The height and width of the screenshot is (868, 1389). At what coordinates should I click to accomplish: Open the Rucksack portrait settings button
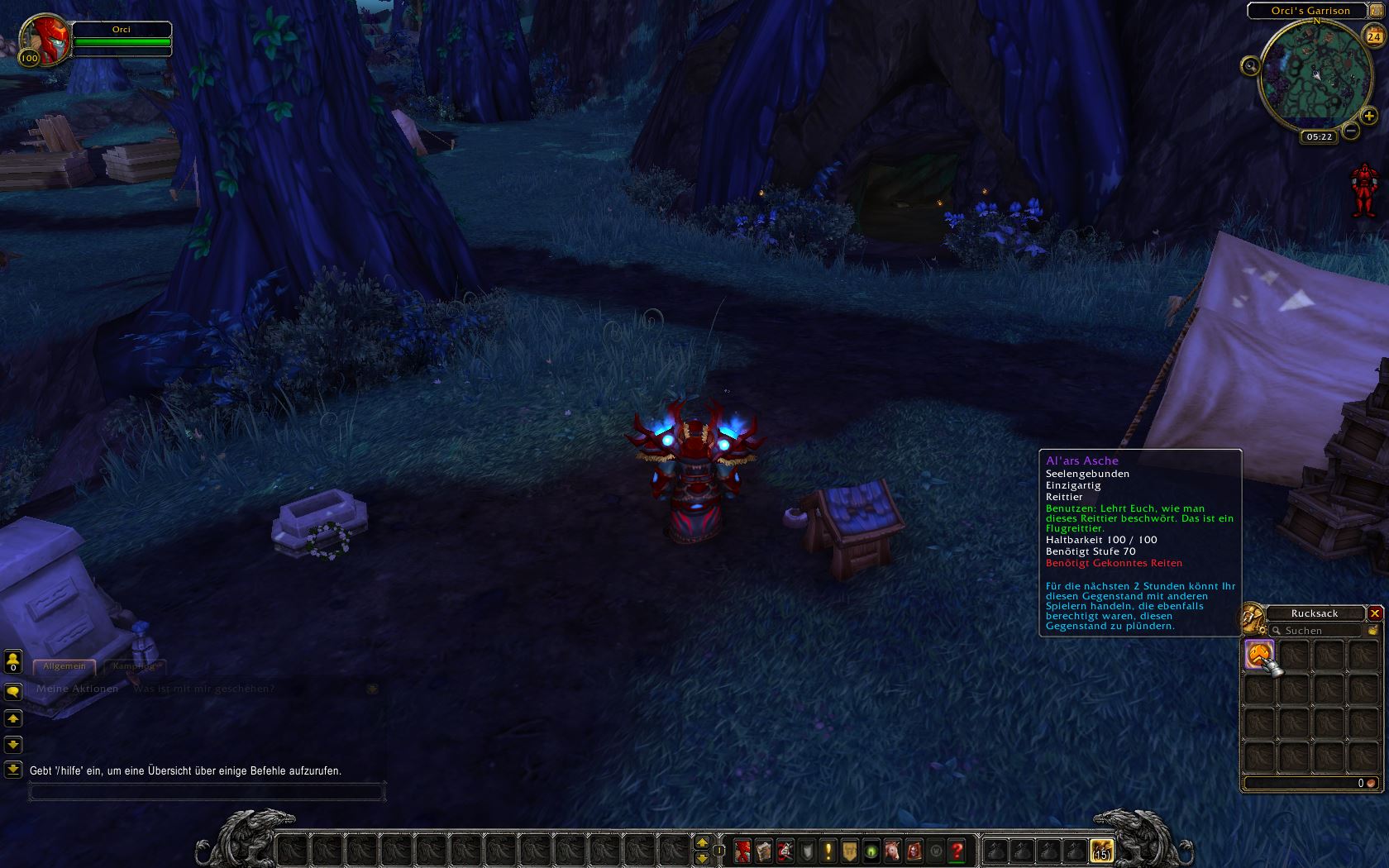coord(1252,617)
